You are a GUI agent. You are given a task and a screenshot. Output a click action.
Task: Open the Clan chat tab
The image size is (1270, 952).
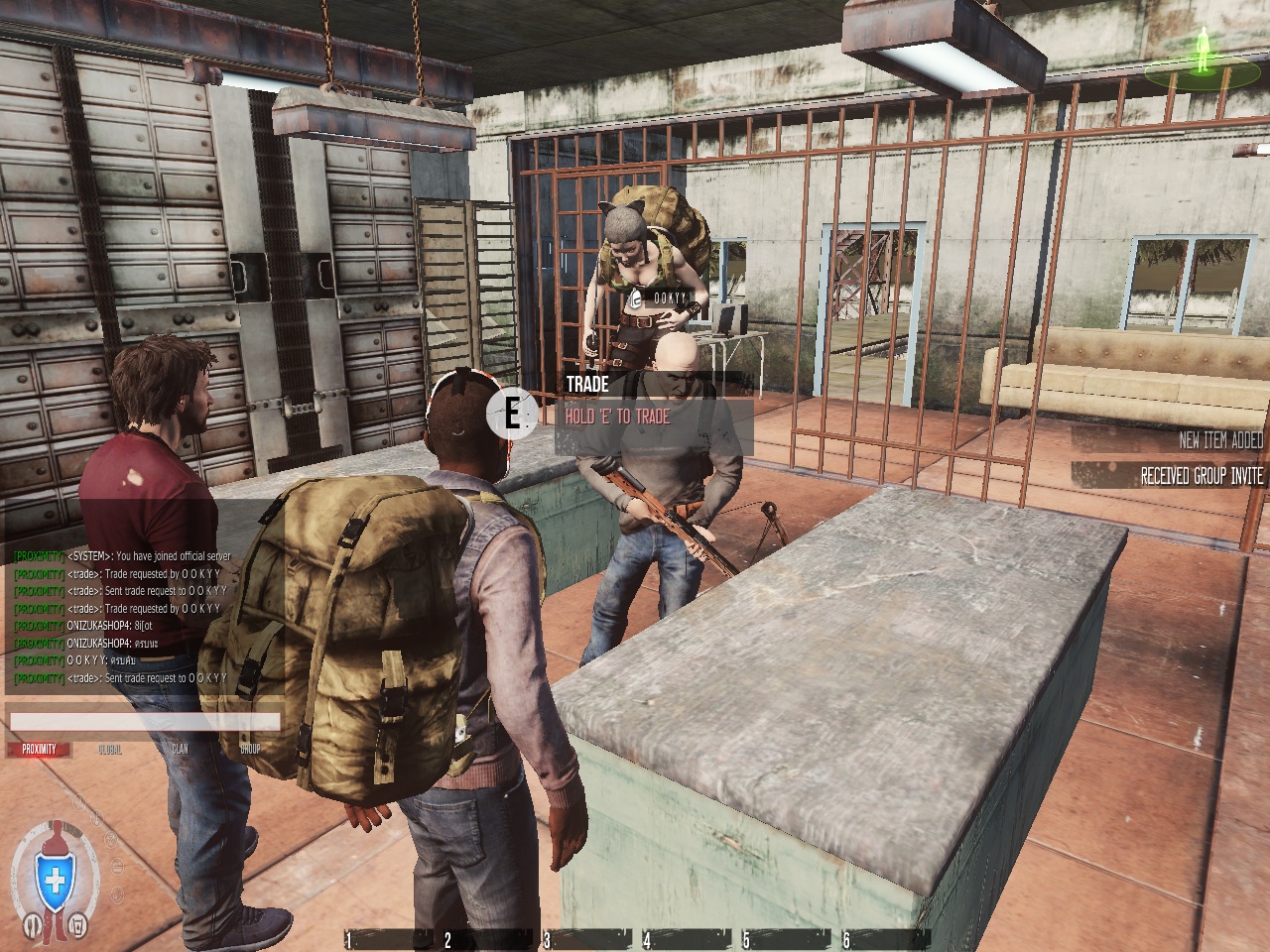180,750
